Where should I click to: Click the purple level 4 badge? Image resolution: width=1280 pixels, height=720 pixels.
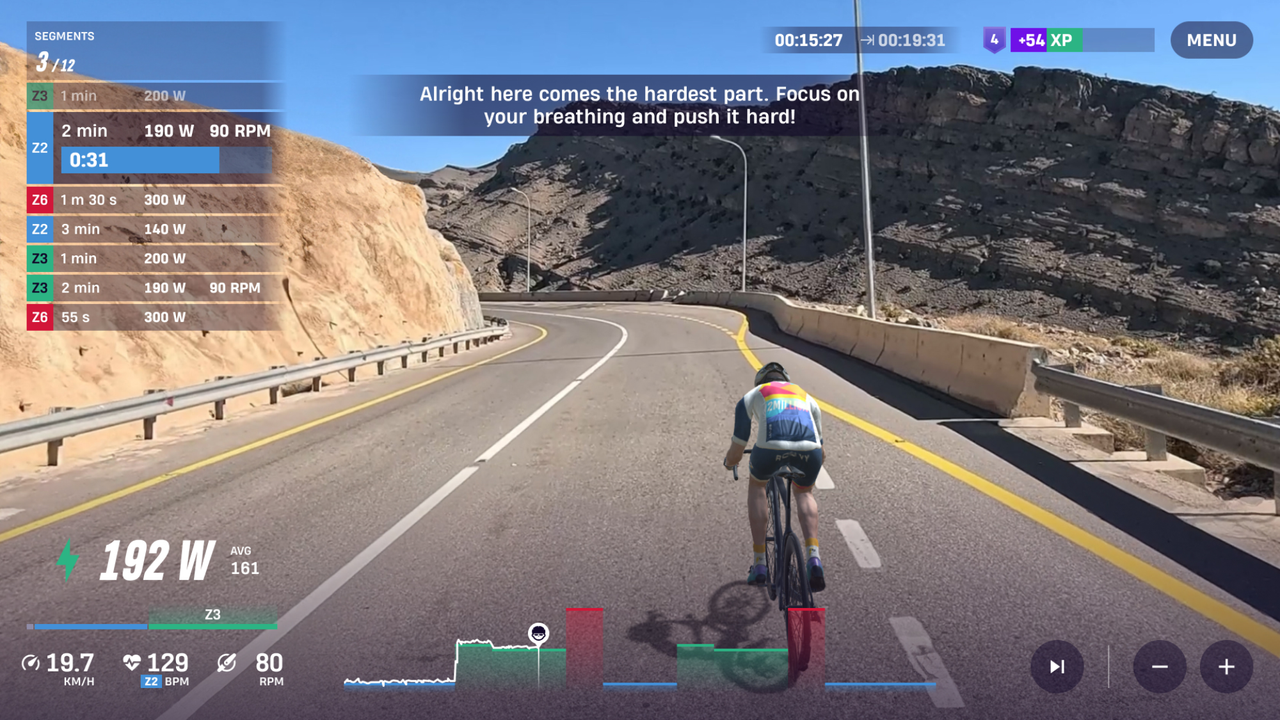click(x=993, y=40)
